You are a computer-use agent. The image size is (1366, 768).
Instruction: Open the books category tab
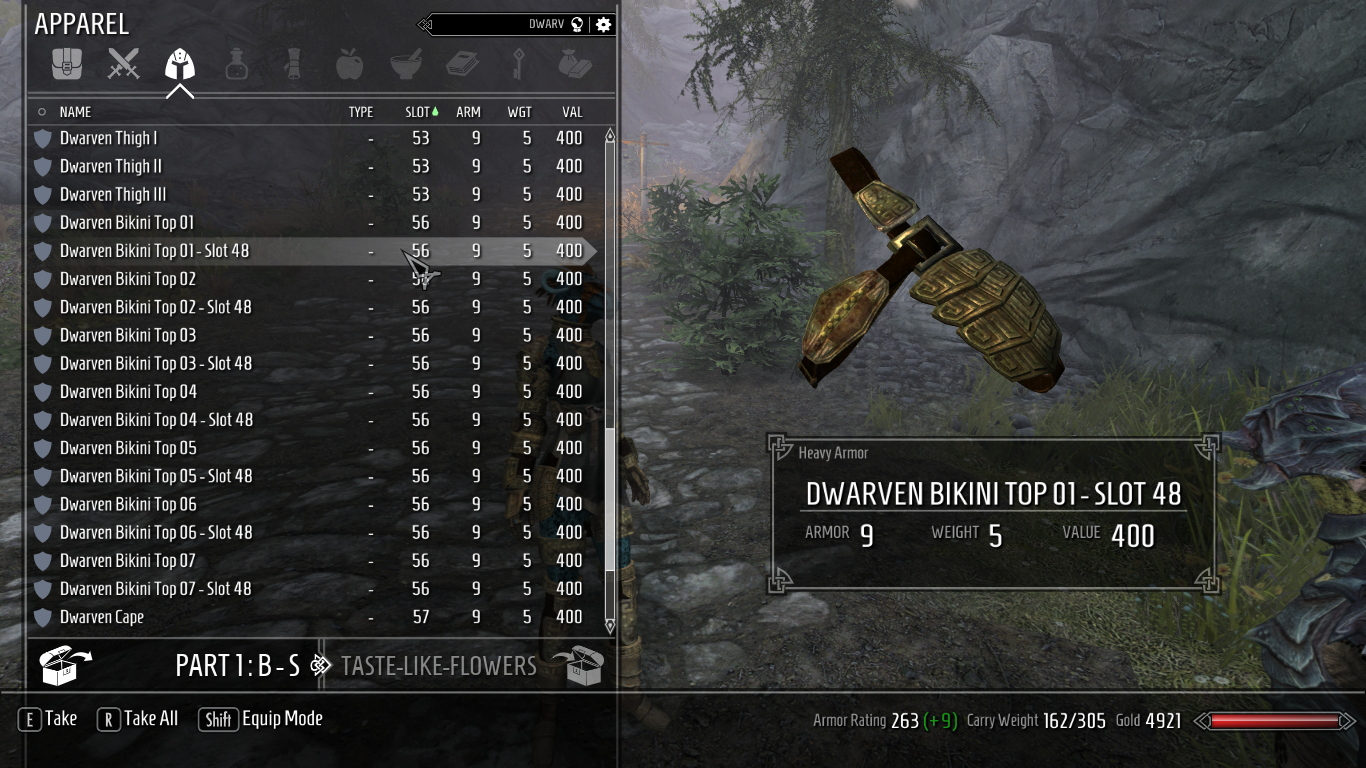462,65
